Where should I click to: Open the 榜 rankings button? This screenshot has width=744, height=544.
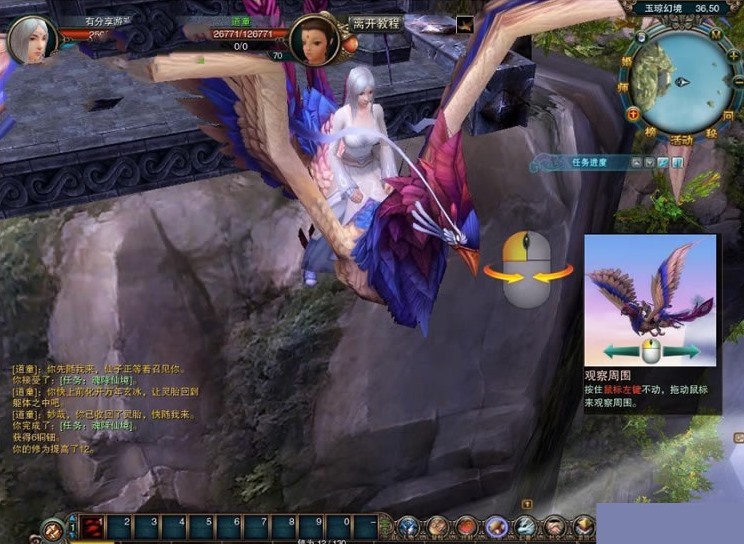pyautogui.click(x=649, y=131)
